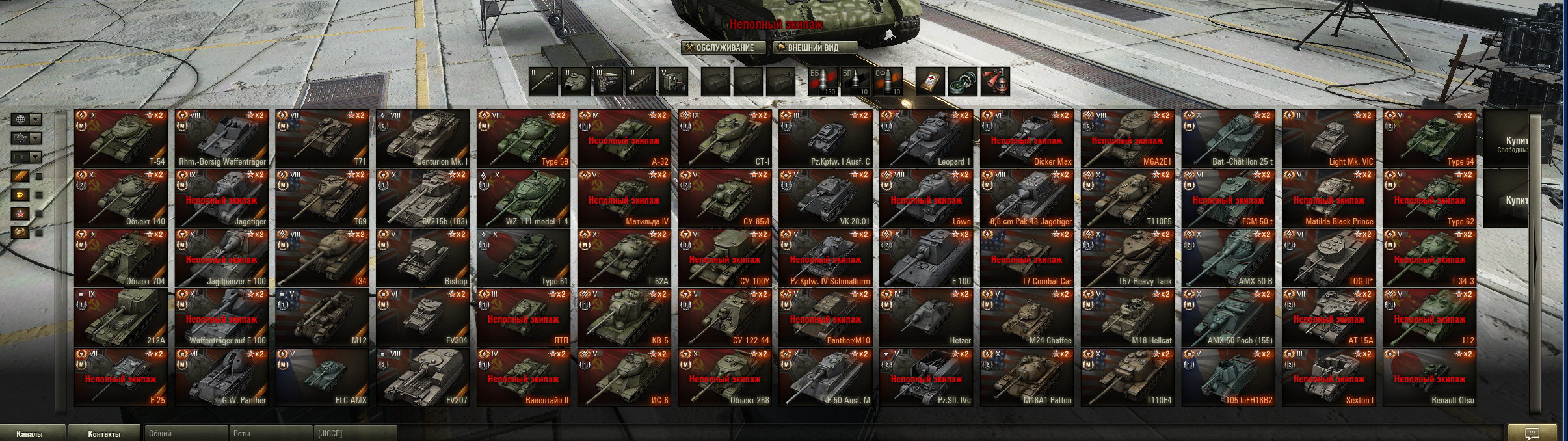Open the Контакты contacts list
Image resolution: width=1568 pixels, height=441 pixels.
click(x=104, y=434)
